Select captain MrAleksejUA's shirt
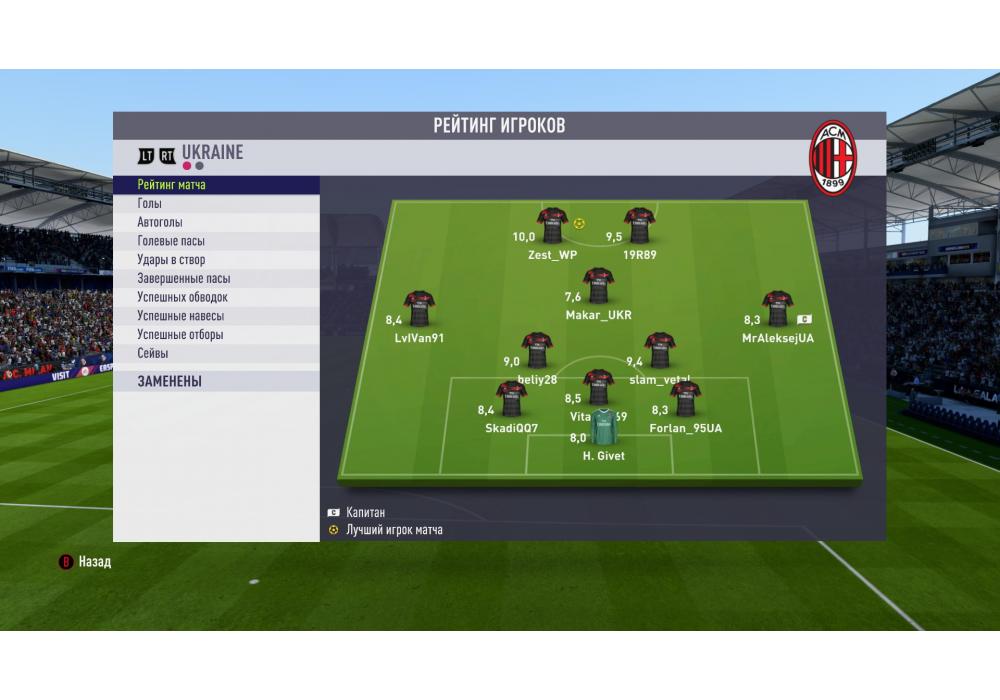This screenshot has height=700, width=1000. pyautogui.click(x=777, y=309)
